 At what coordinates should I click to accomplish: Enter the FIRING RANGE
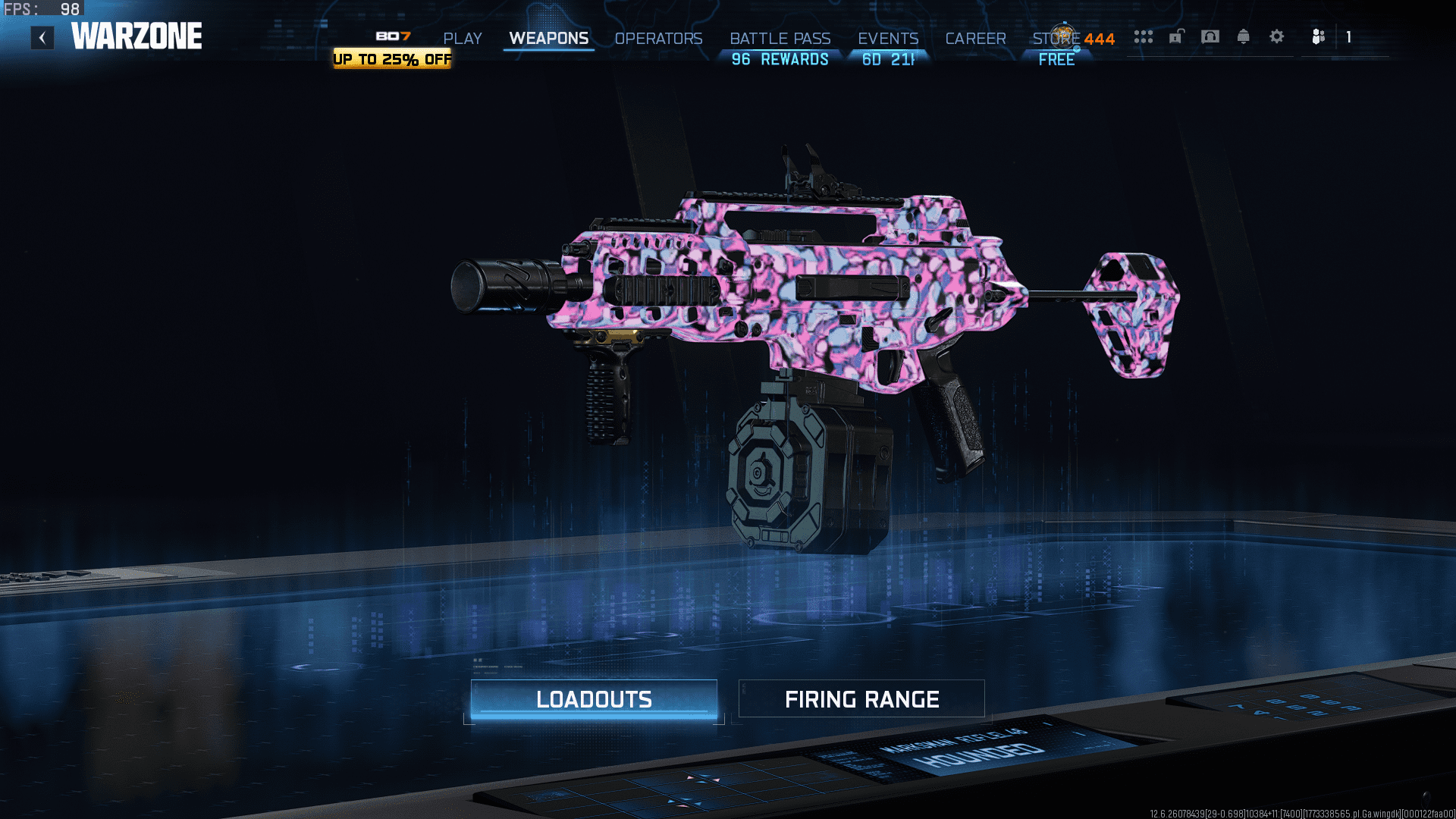(x=861, y=699)
